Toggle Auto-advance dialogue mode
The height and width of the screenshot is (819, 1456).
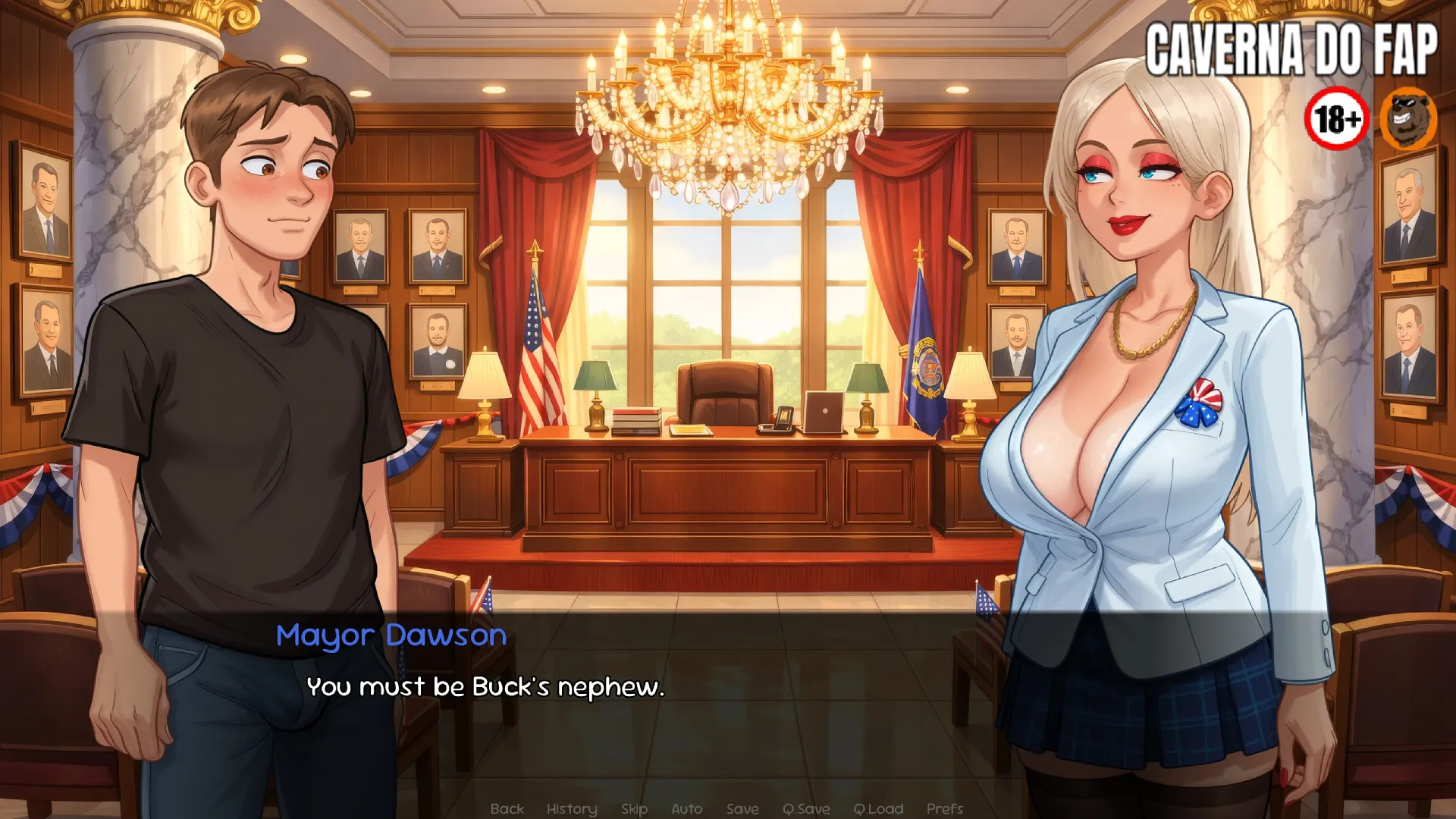click(686, 808)
